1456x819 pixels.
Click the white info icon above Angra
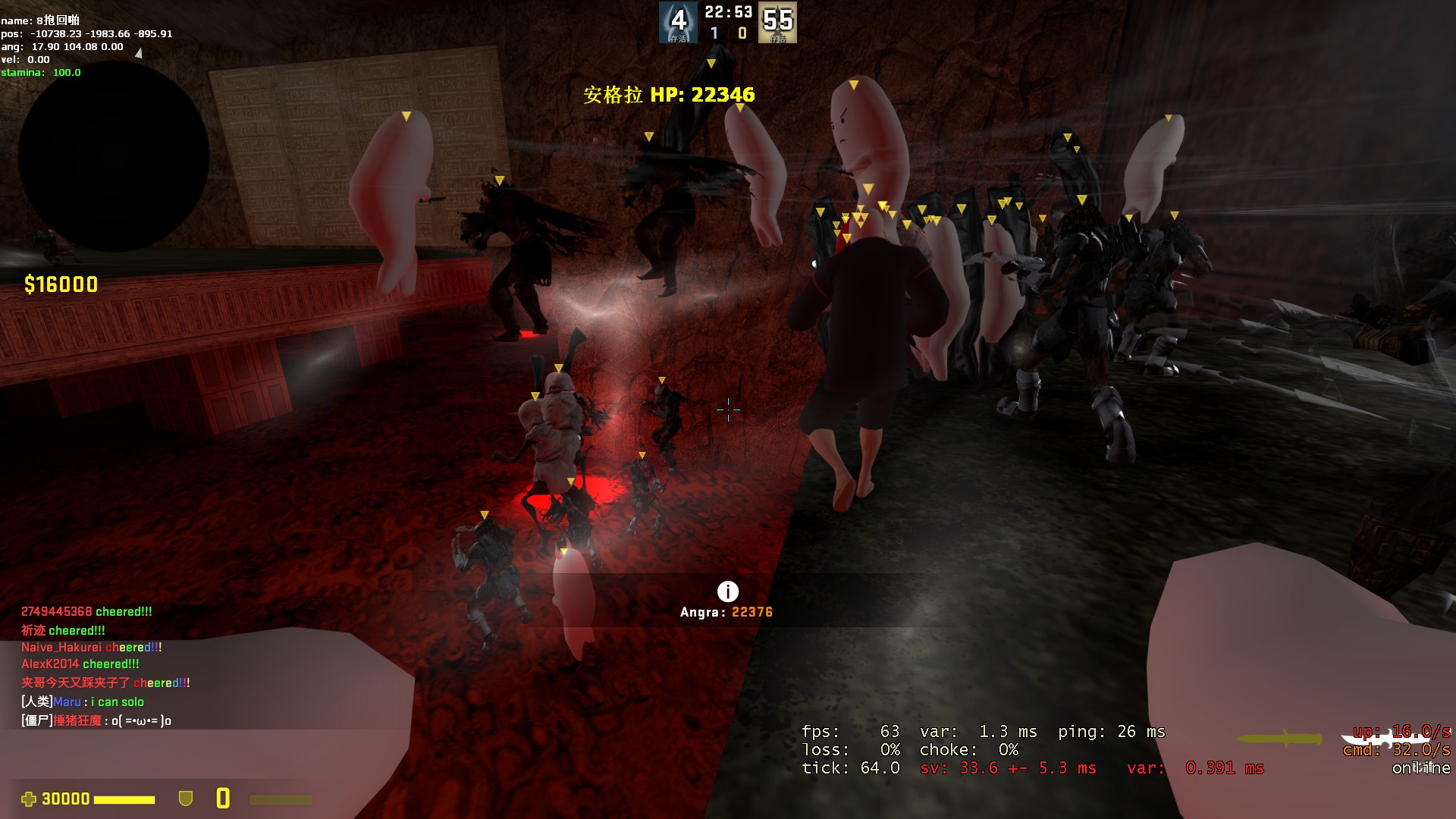(727, 591)
